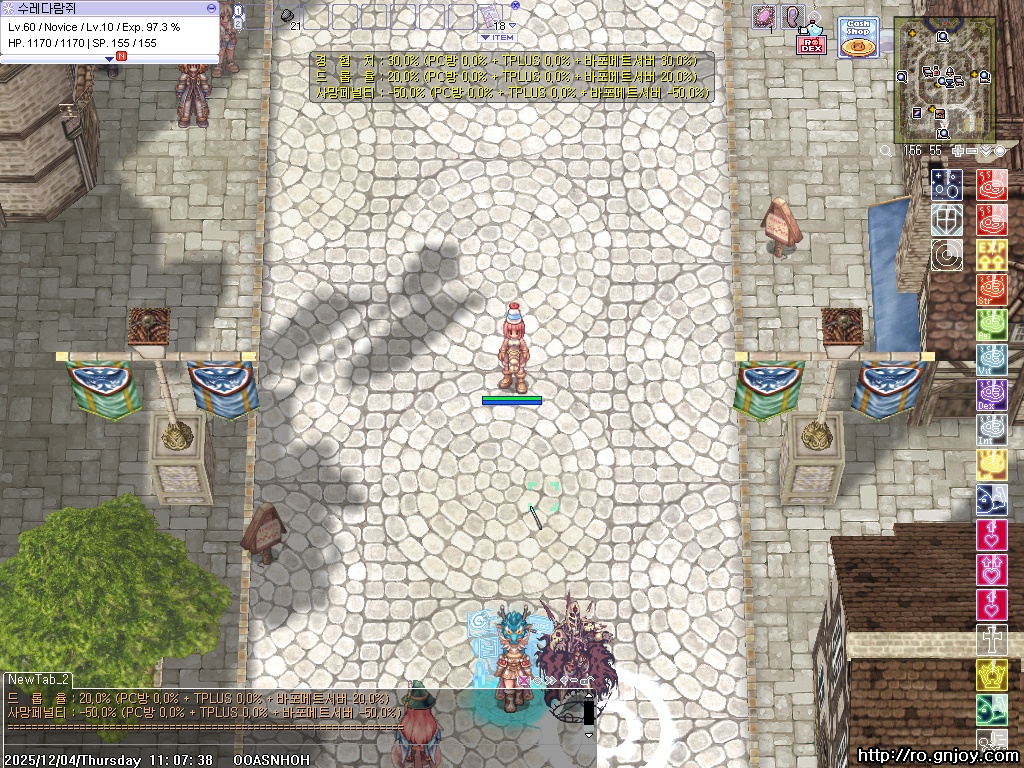Image resolution: width=1024 pixels, height=768 pixels.
Task: Open the ITEM dropdown on the hotbar
Action: (498, 37)
